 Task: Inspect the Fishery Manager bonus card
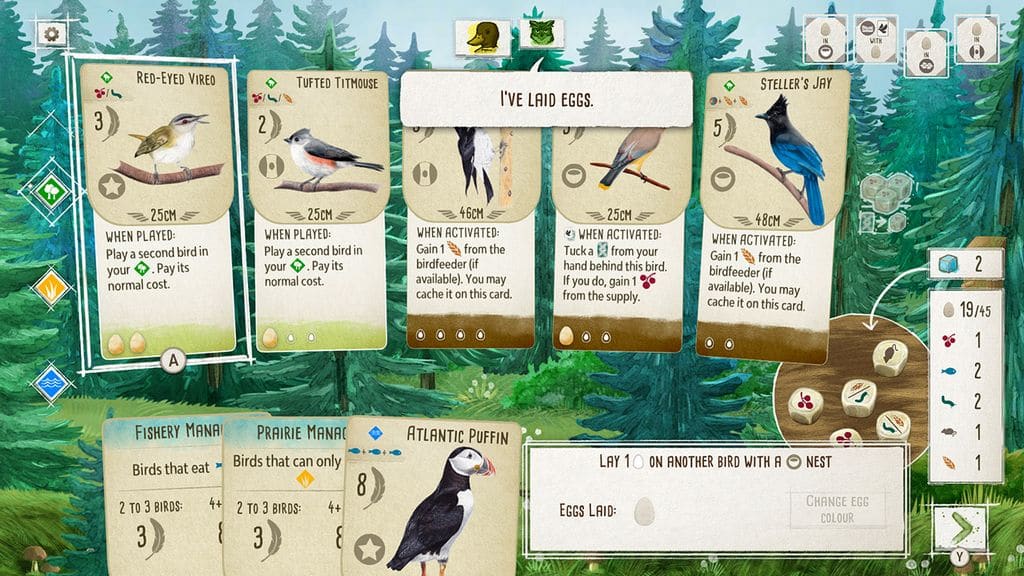165,490
